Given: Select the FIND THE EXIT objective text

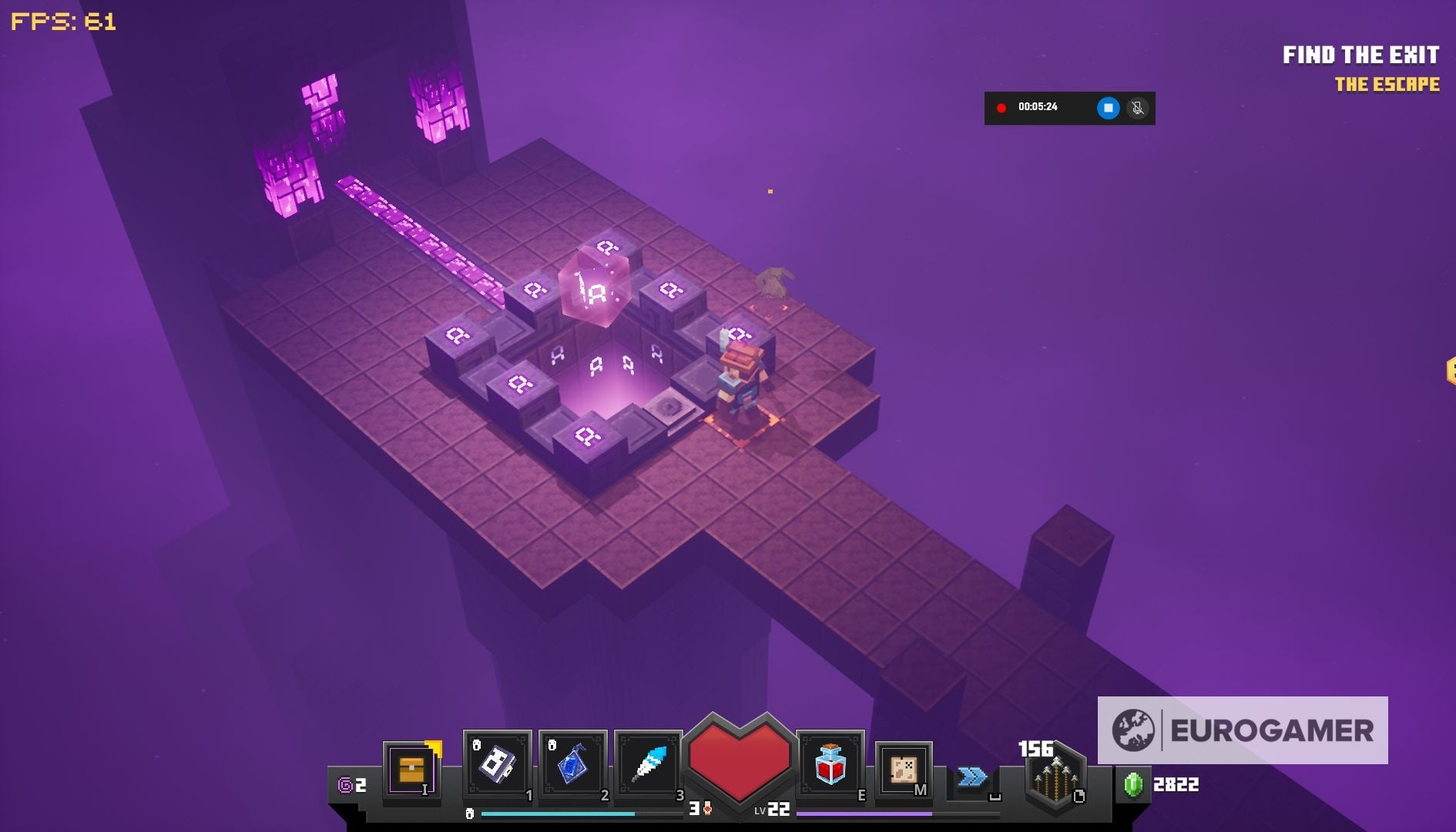Looking at the screenshot, I should tap(1360, 55).
